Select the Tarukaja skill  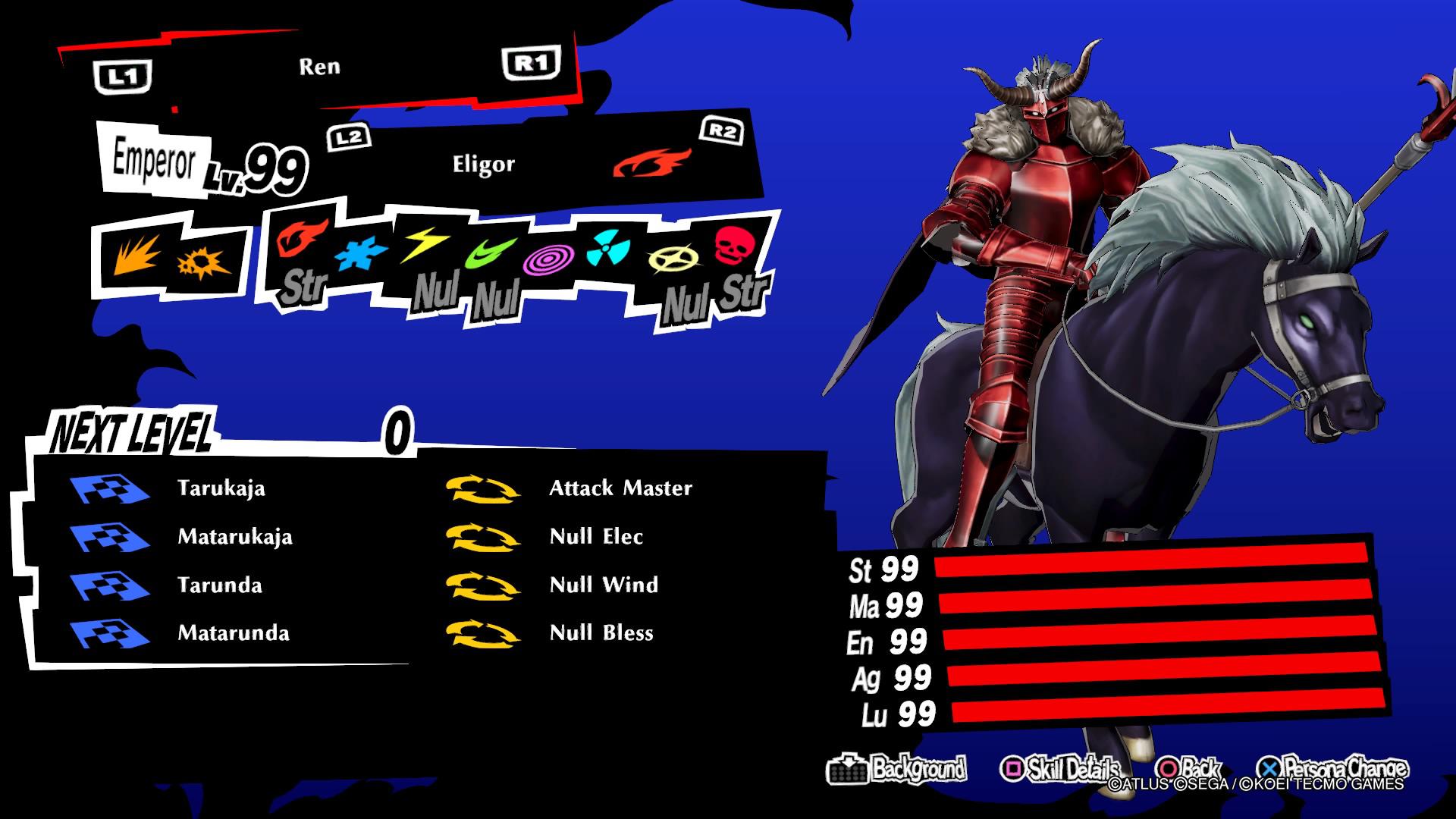tap(221, 488)
